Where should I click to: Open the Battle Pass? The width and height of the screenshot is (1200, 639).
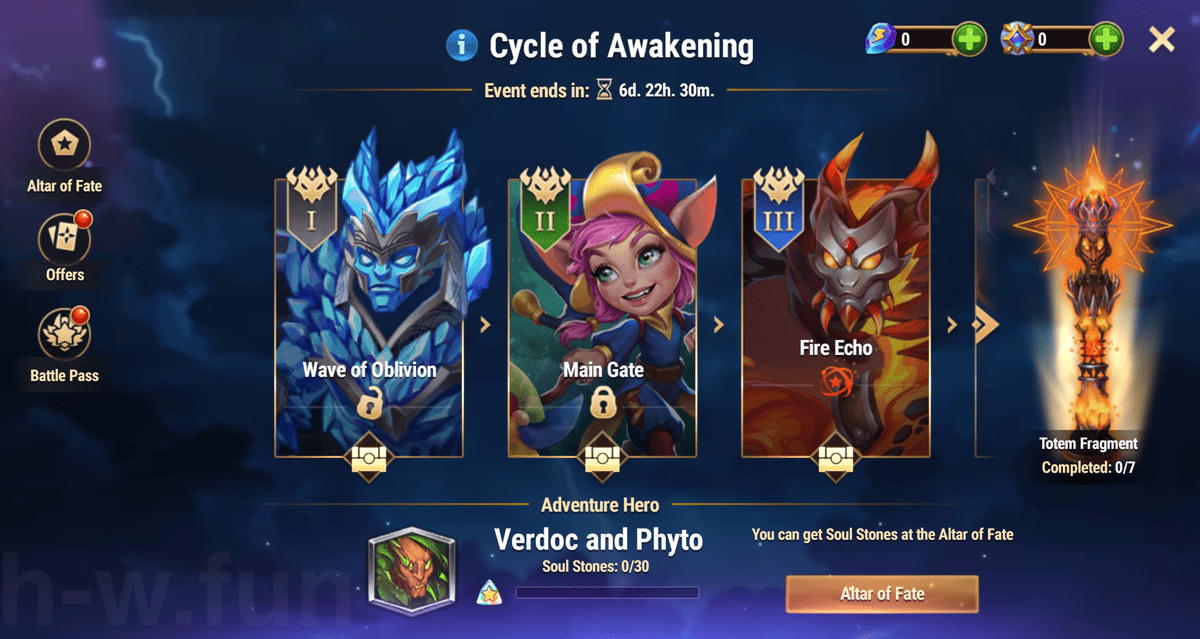(x=65, y=334)
